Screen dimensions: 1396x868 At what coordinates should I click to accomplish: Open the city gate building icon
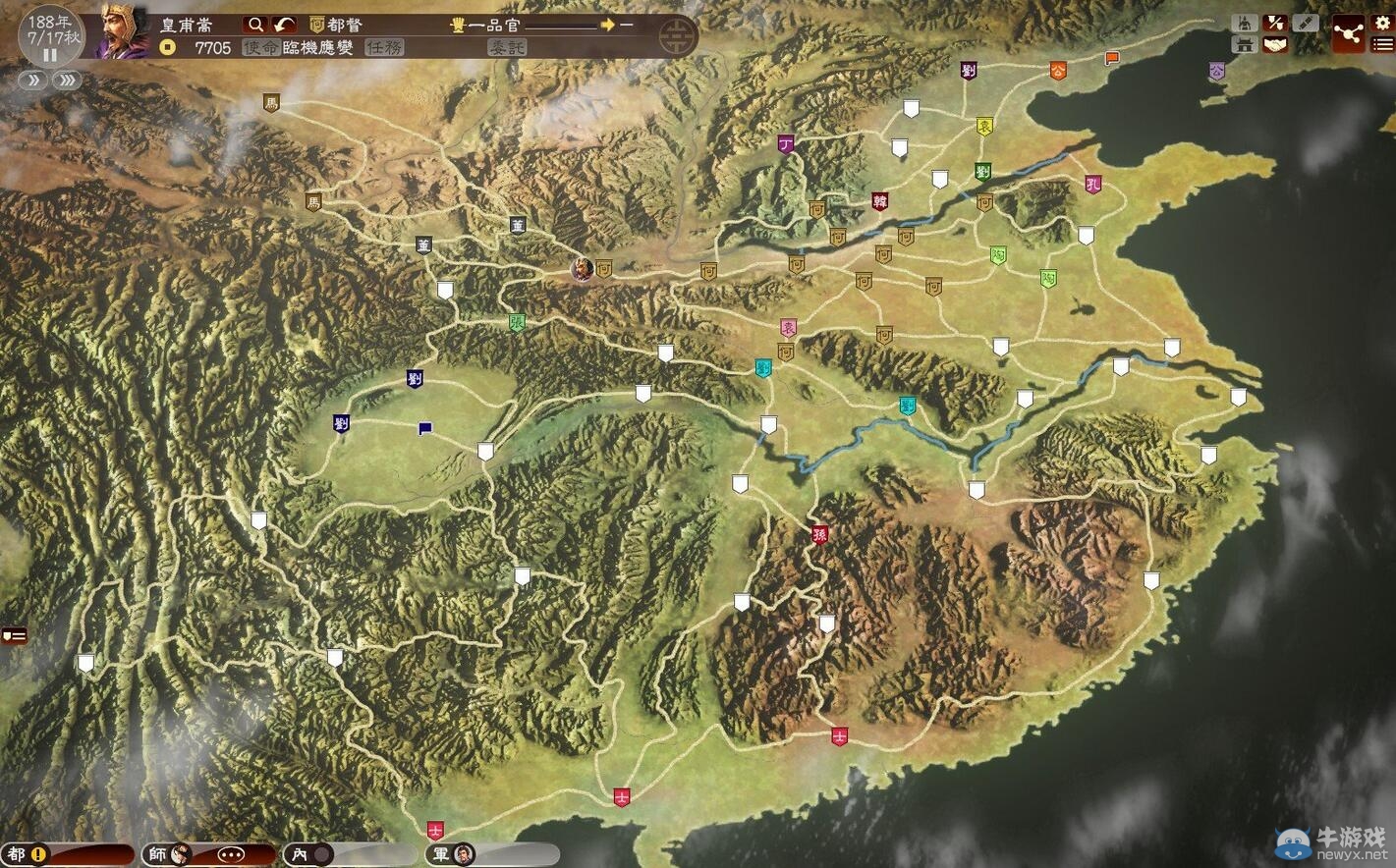tap(1245, 44)
